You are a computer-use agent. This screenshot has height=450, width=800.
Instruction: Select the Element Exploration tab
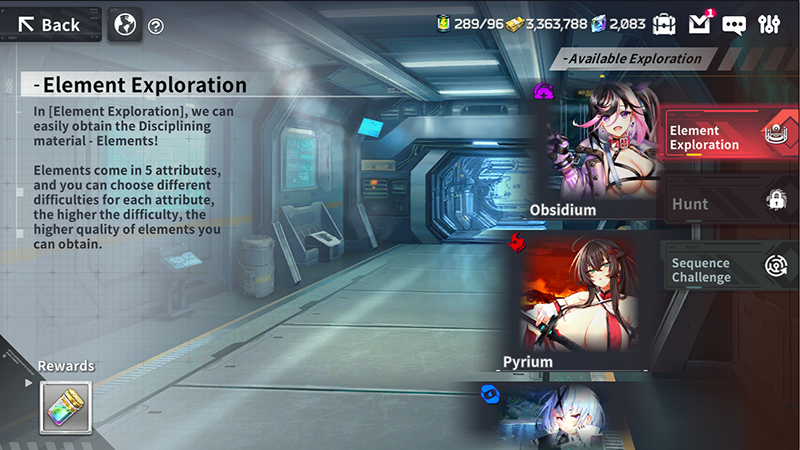(x=728, y=137)
